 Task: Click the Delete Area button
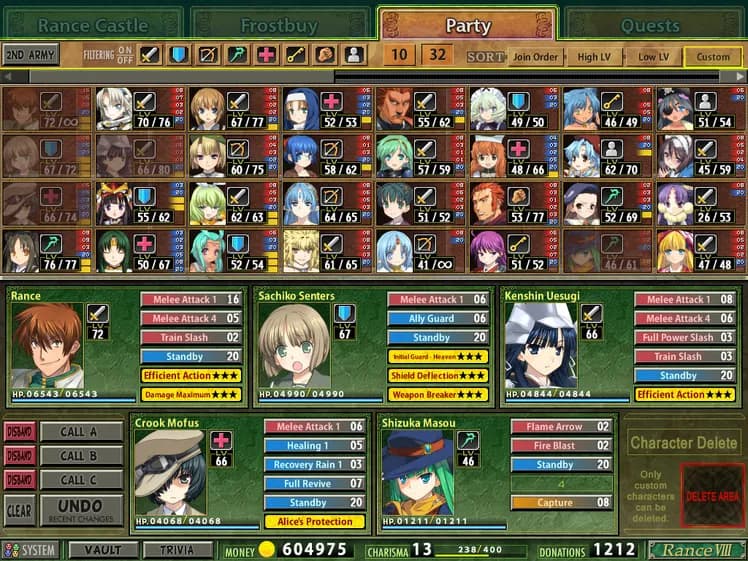(713, 497)
